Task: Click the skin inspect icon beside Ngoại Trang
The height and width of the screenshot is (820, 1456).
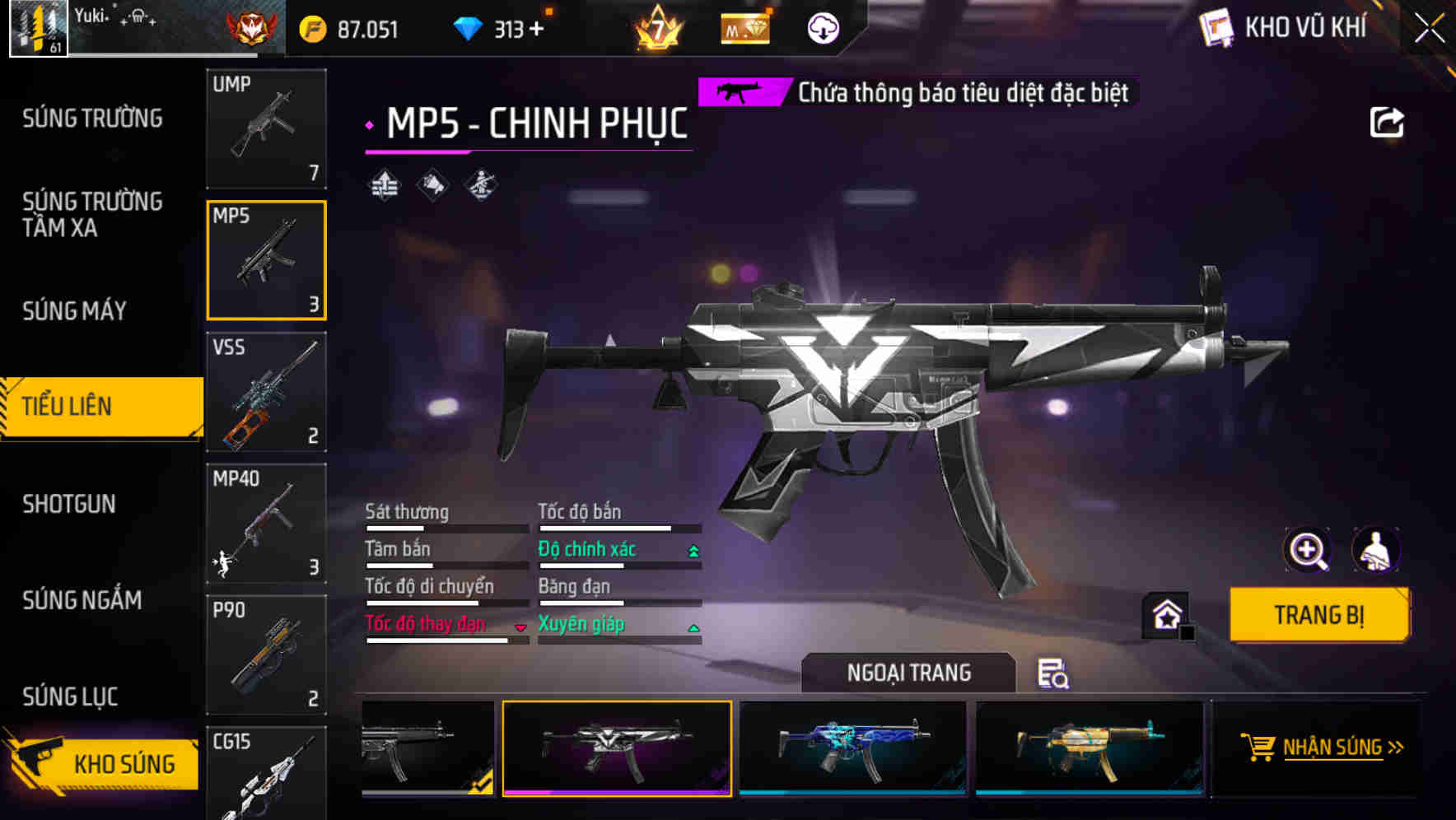Action: point(1055,675)
